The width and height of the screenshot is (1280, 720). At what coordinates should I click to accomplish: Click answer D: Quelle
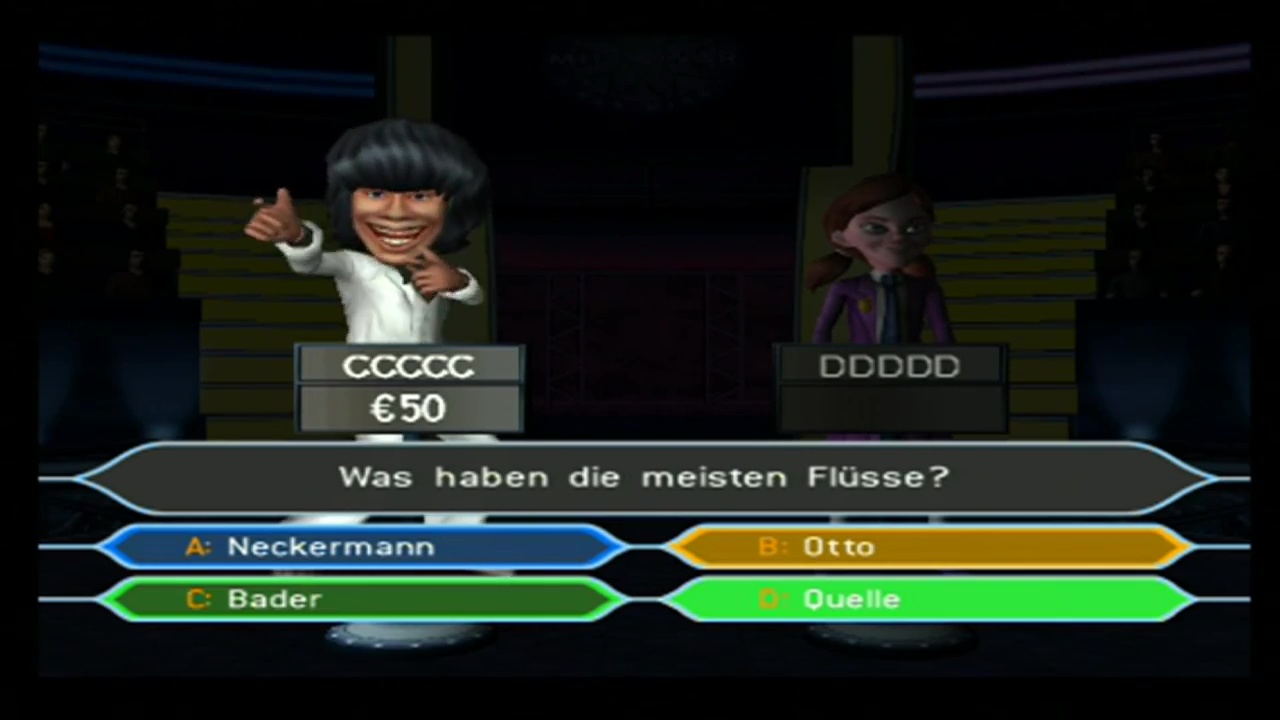pyautogui.click(x=928, y=599)
